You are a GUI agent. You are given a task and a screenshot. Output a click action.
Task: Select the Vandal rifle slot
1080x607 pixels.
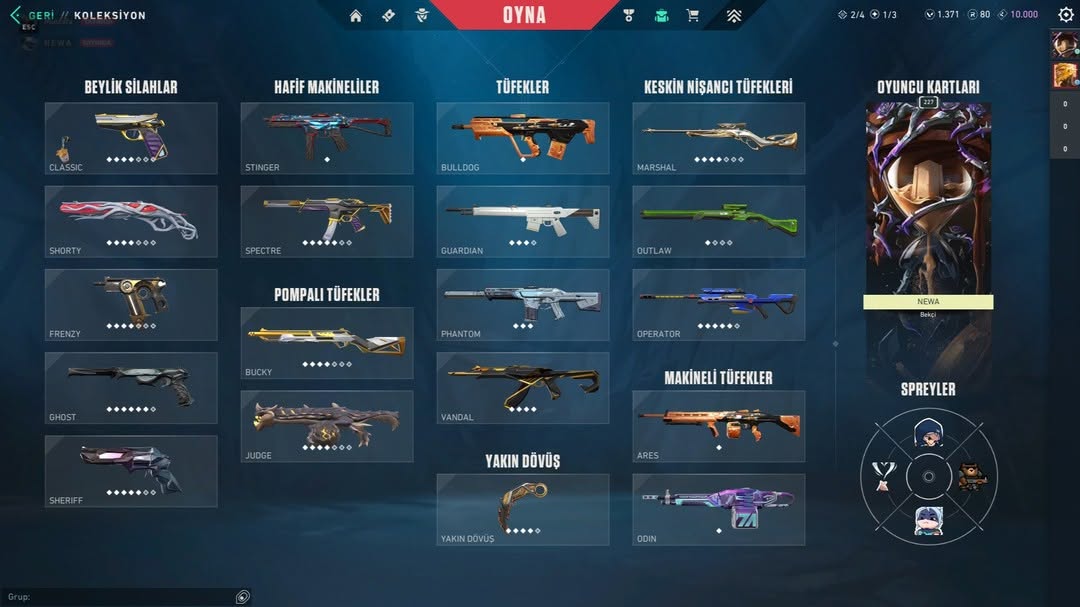pyautogui.click(x=523, y=388)
